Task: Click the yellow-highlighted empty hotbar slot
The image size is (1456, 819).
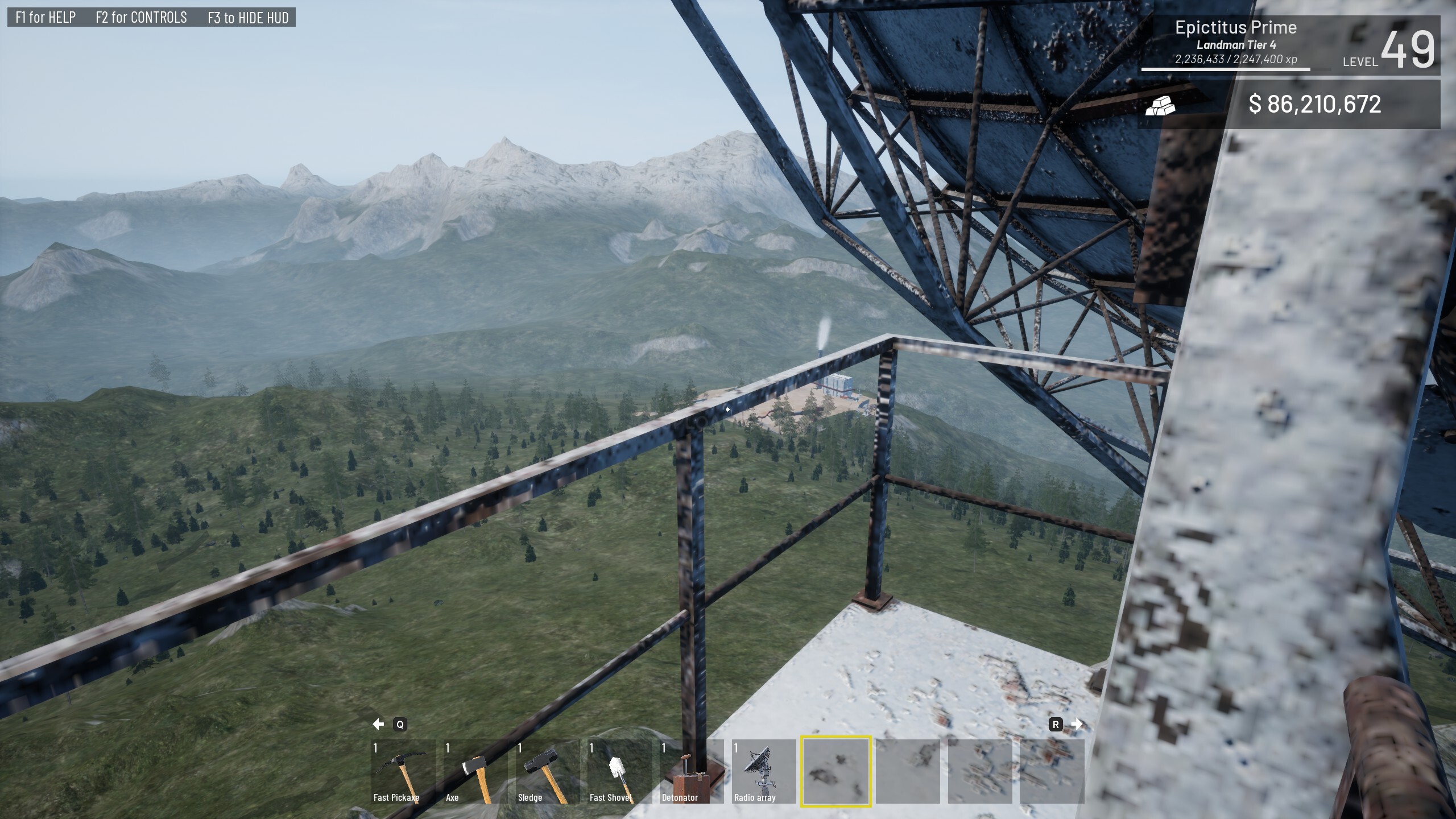Action: click(835, 771)
